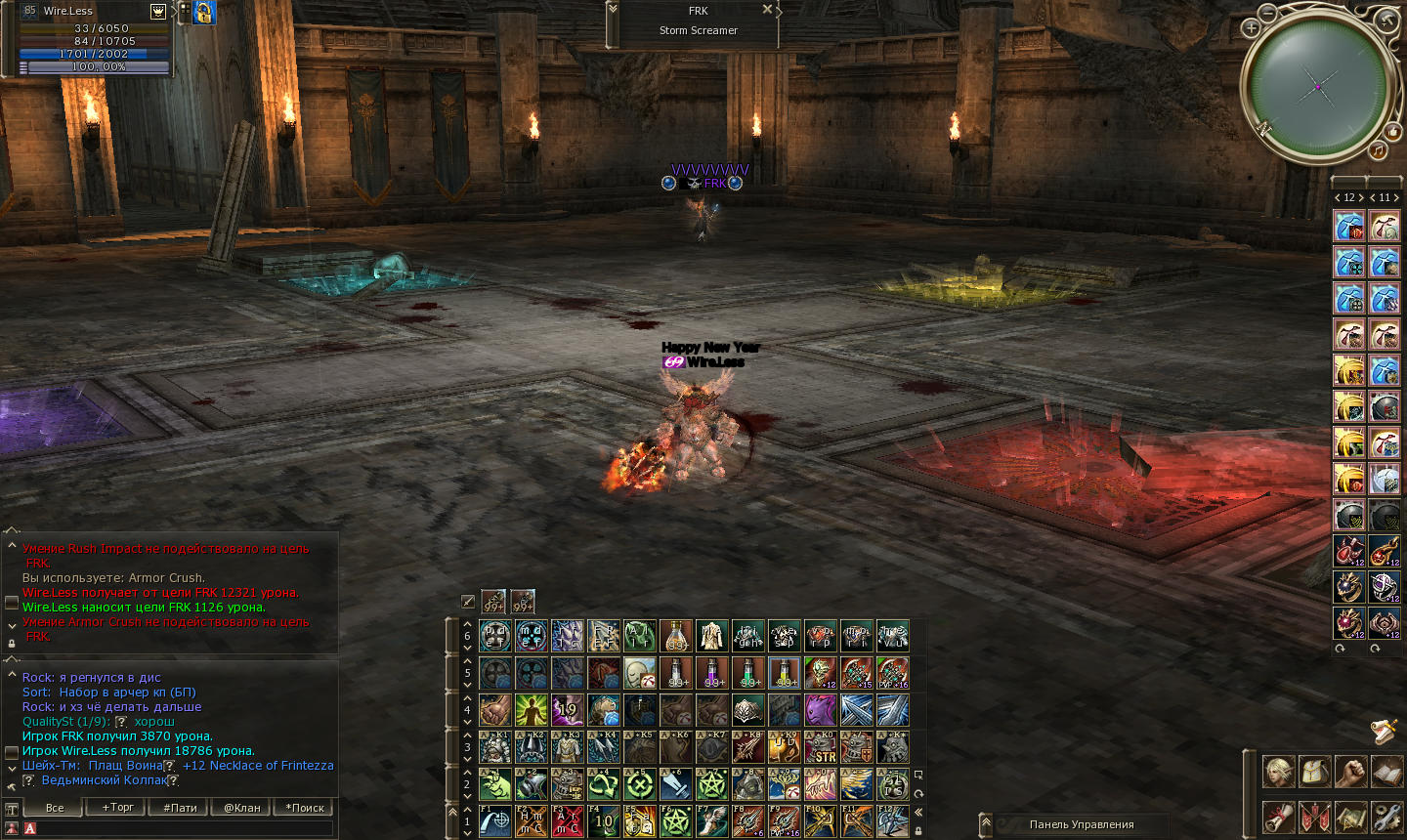Open the "*Поиск" search chat tab
The width and height of the screenshot is (1407, 840).
(305, 808)
